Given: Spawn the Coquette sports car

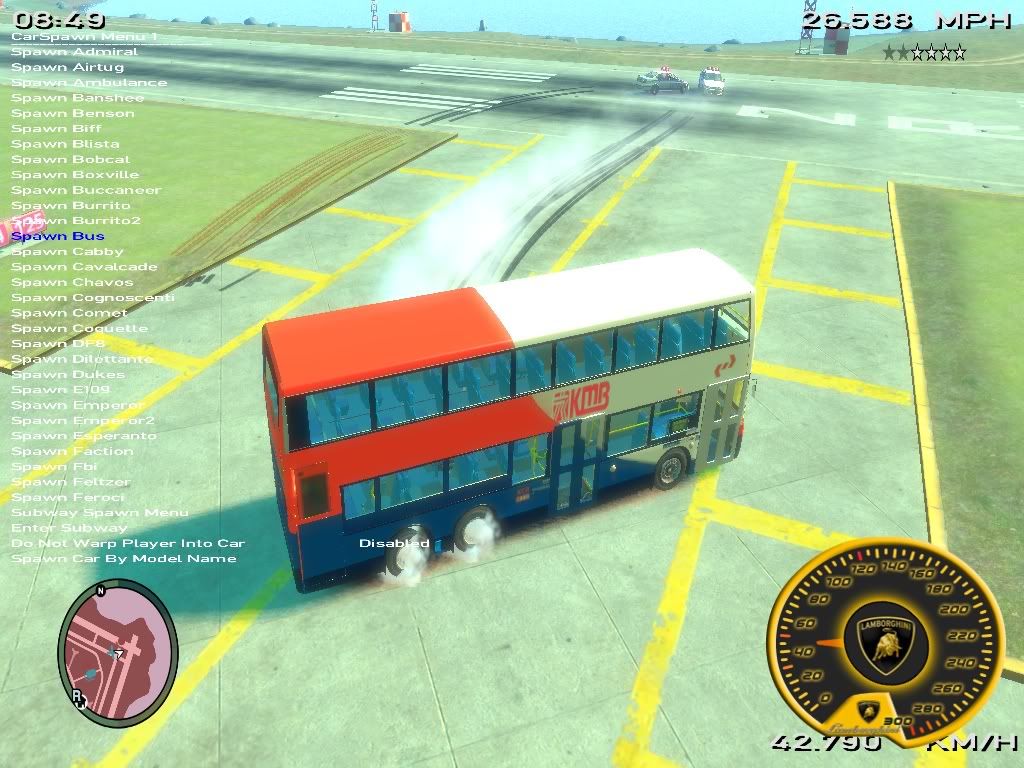Looking at the screenshot, I should click(x=79, y=328).
